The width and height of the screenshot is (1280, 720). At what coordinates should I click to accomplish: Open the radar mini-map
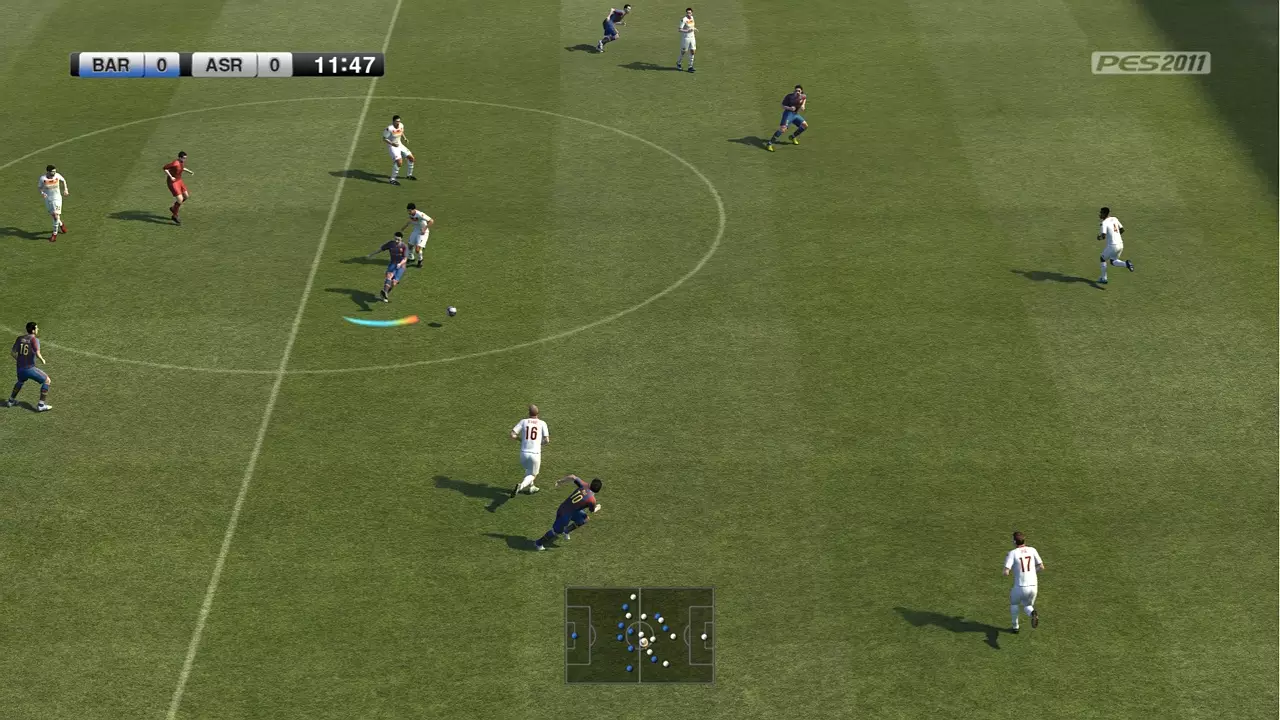click(640, 635)
